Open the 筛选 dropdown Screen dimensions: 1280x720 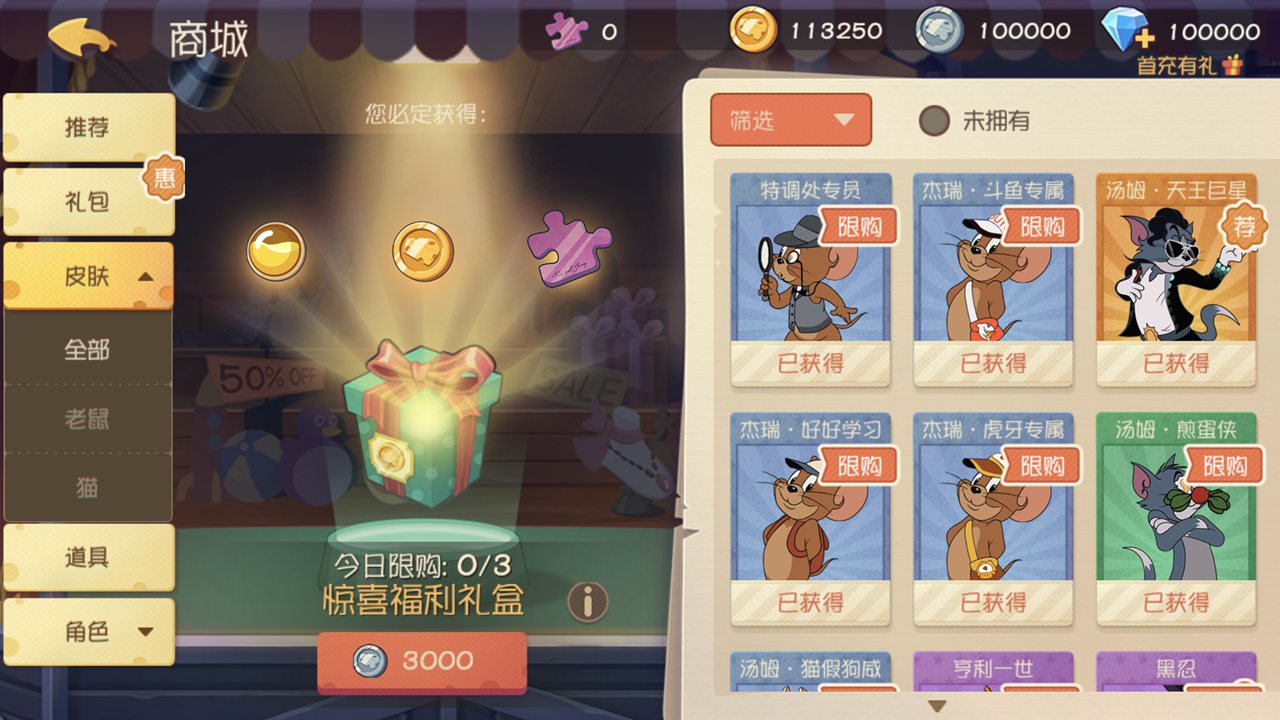(790, 120)
